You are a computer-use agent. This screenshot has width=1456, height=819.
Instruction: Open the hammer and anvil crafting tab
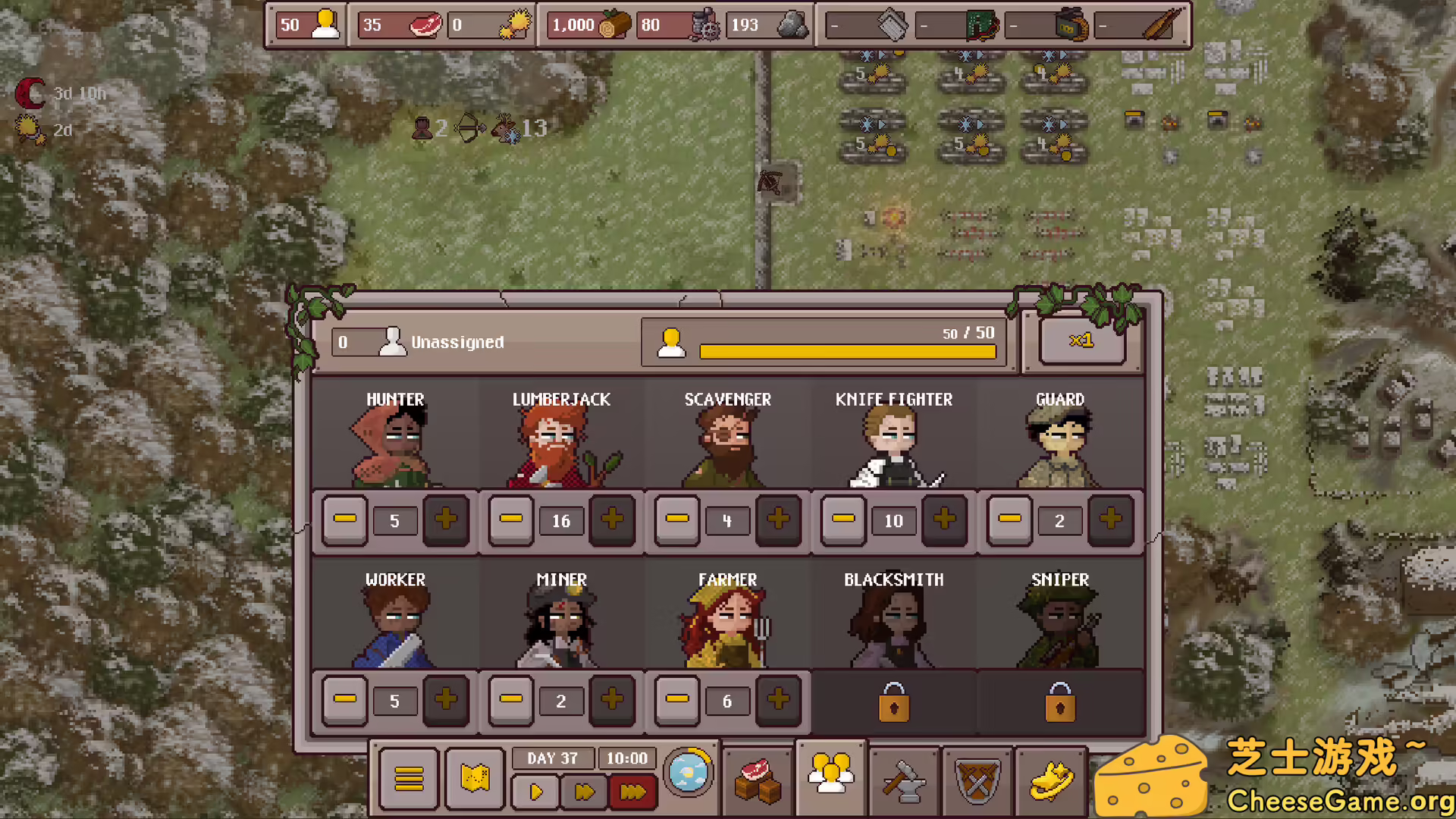(904, 780)
